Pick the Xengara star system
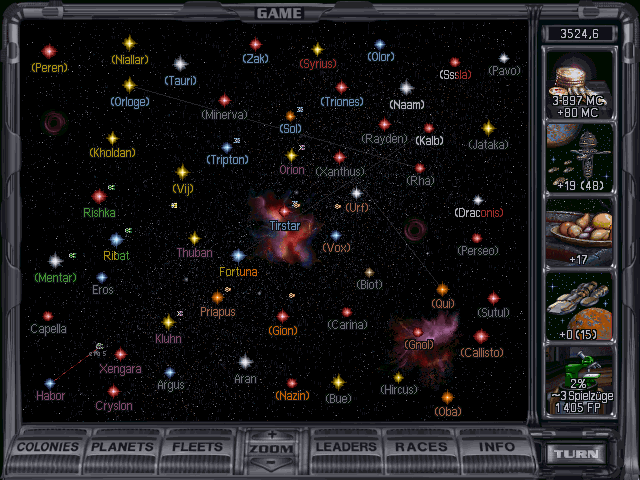The width and height of the screenshot is (640, 480). point(120,354)
